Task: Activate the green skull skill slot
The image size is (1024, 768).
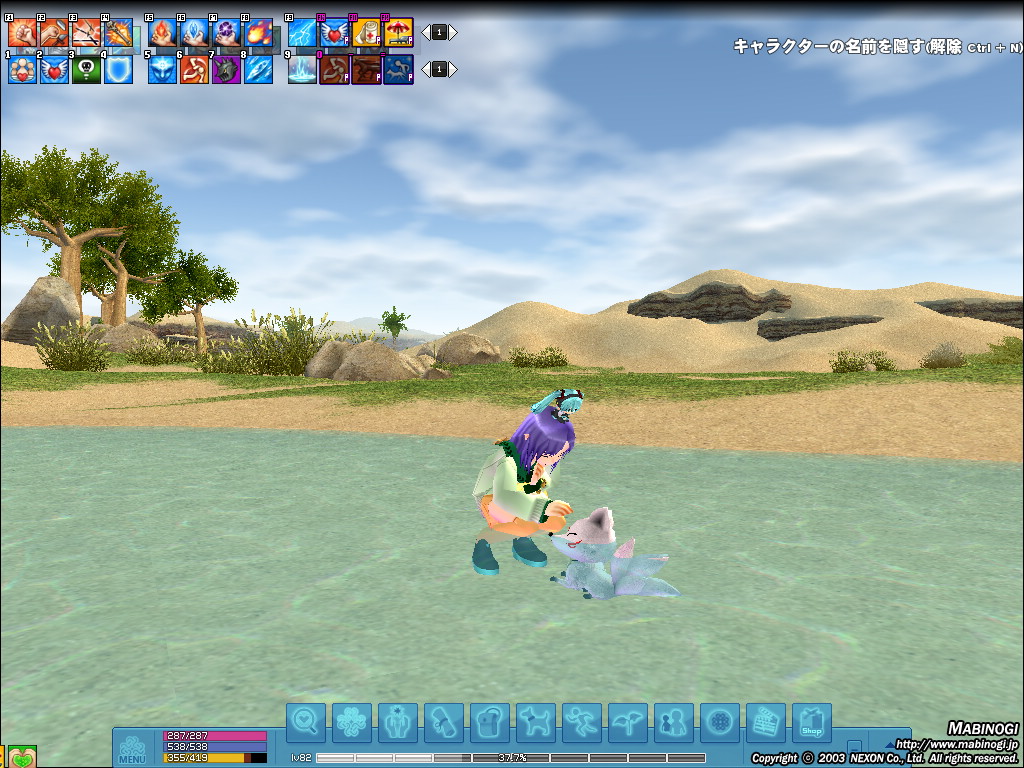Action: tap(86, 69)
